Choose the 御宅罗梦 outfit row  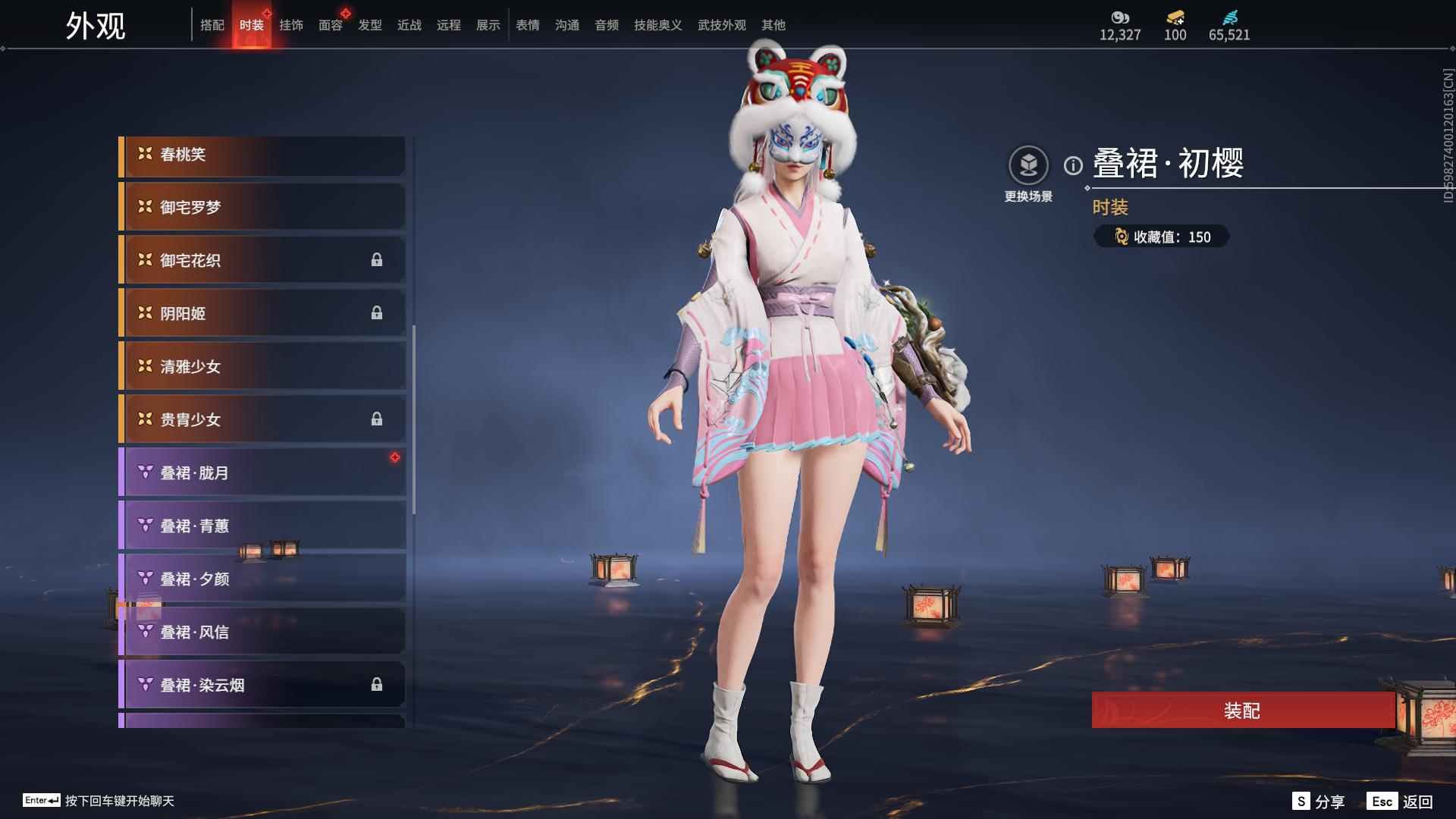coord(262,208)
